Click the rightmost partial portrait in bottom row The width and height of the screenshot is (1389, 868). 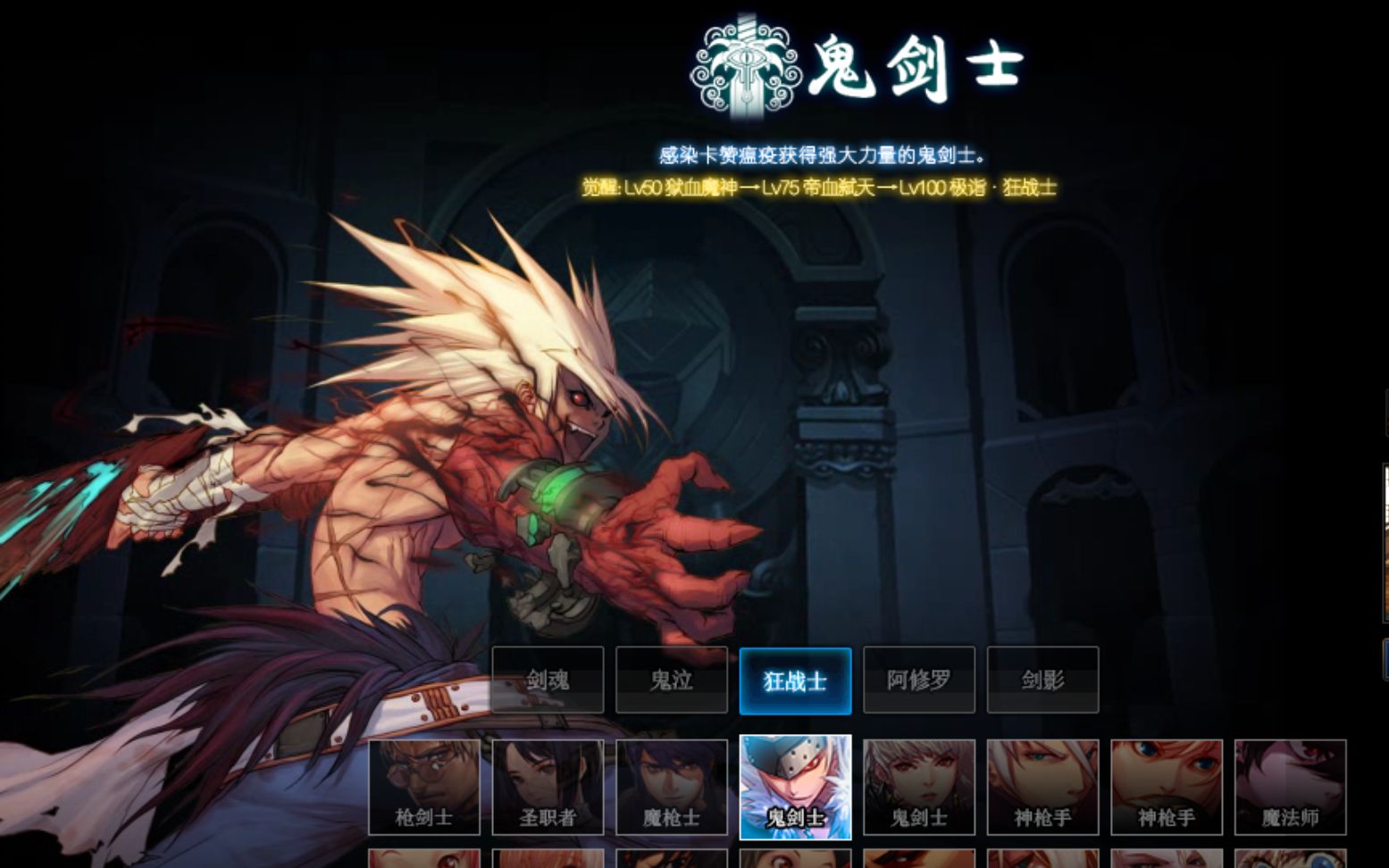[1289, 857]
